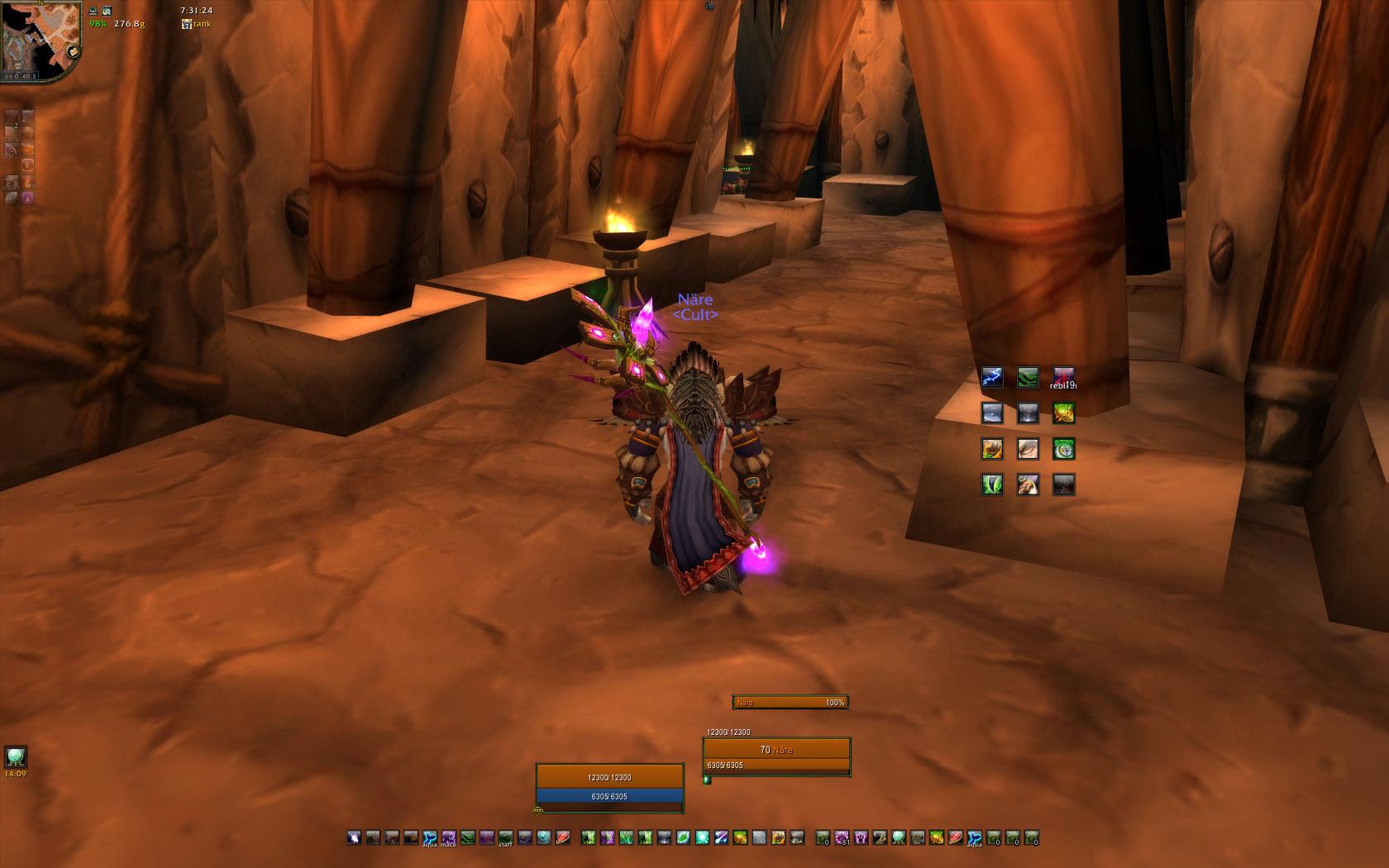
Task: Click the Näre 100% threat bar
Action: (x=790, y=703)
